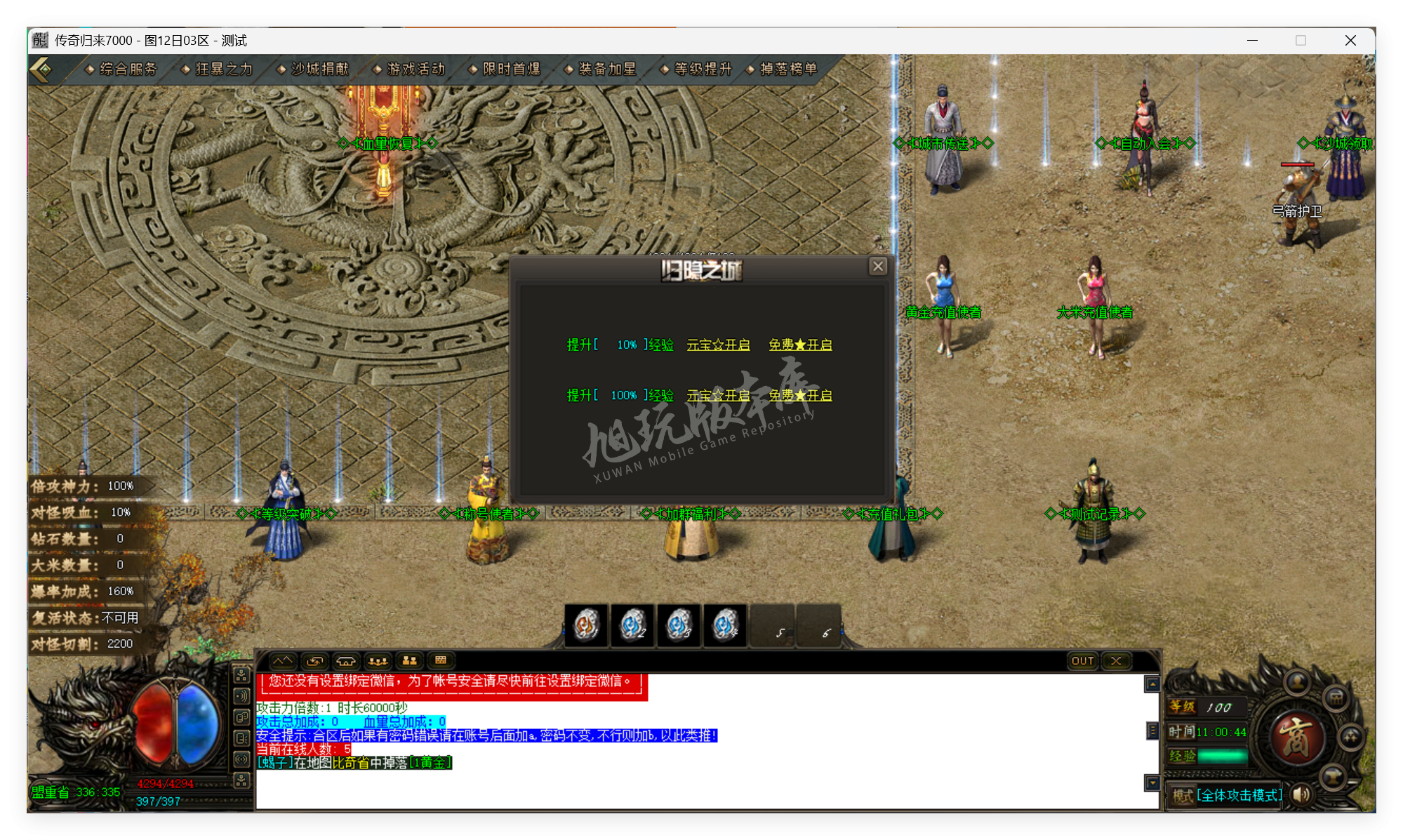Open the forge hammer icon on the right panel
The height and width of the screenshot is (840, 1403).
1334,776
